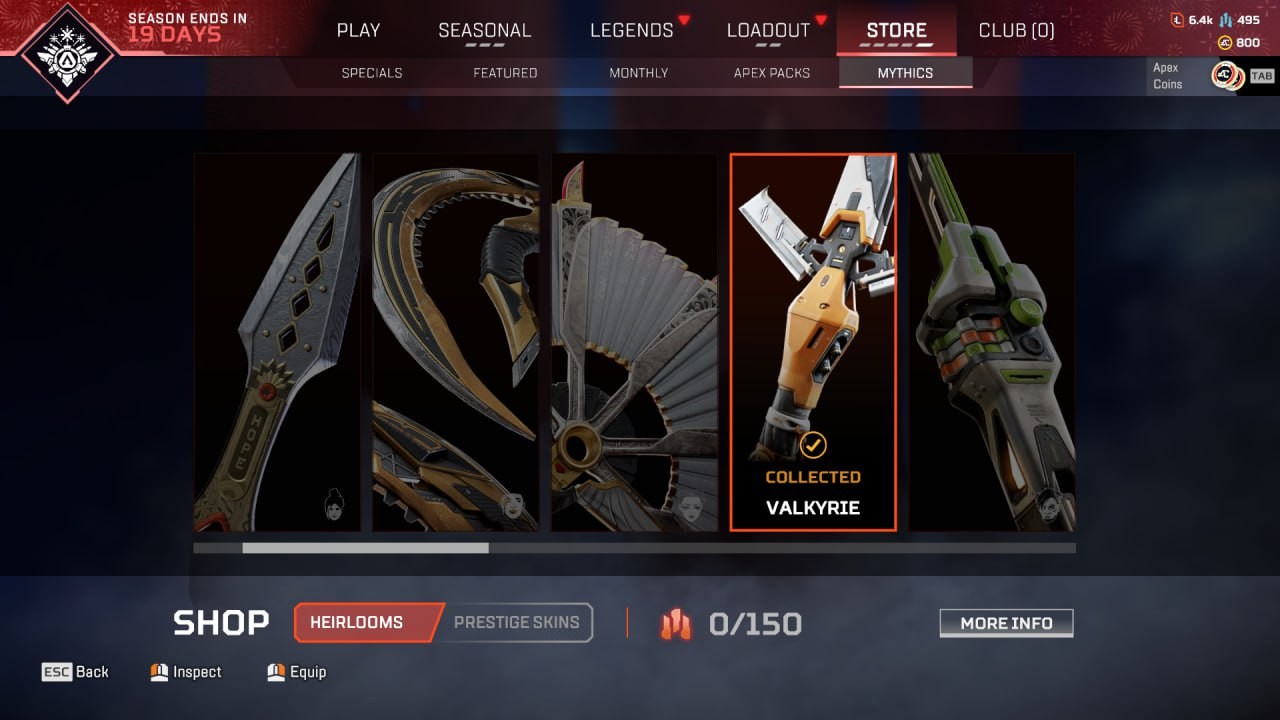View the Monthly store section
Image resolution: width=1280 pixels, height=720 pixels.
[639, 73]
